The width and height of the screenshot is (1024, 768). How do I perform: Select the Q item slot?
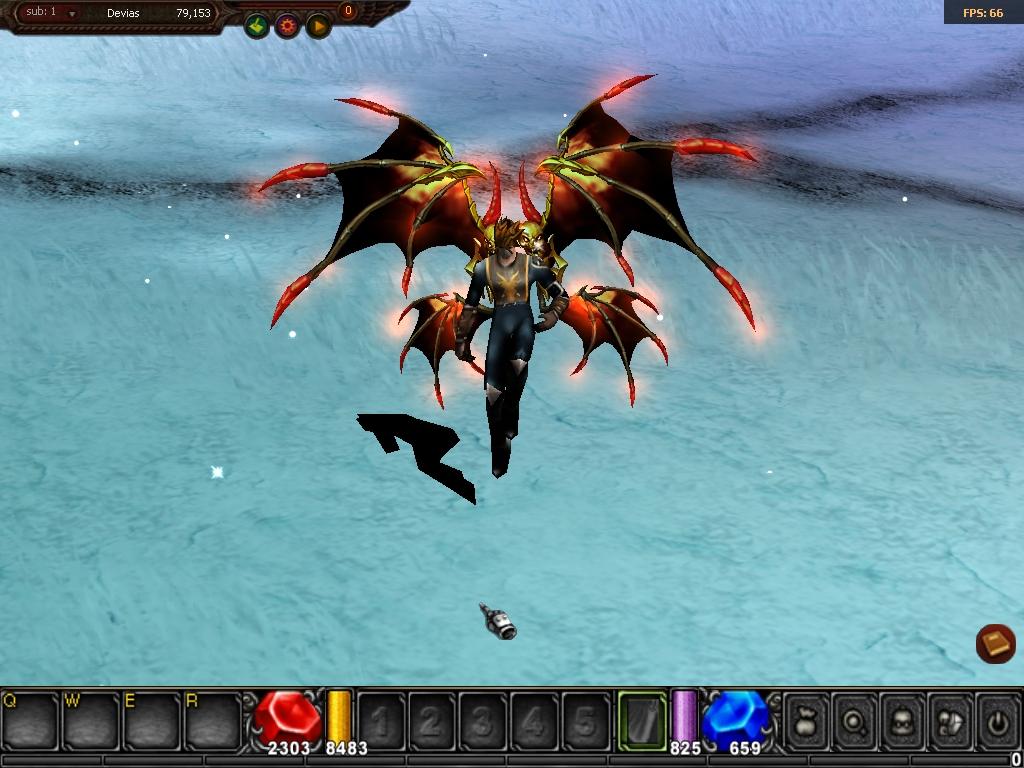pos(30,719)
